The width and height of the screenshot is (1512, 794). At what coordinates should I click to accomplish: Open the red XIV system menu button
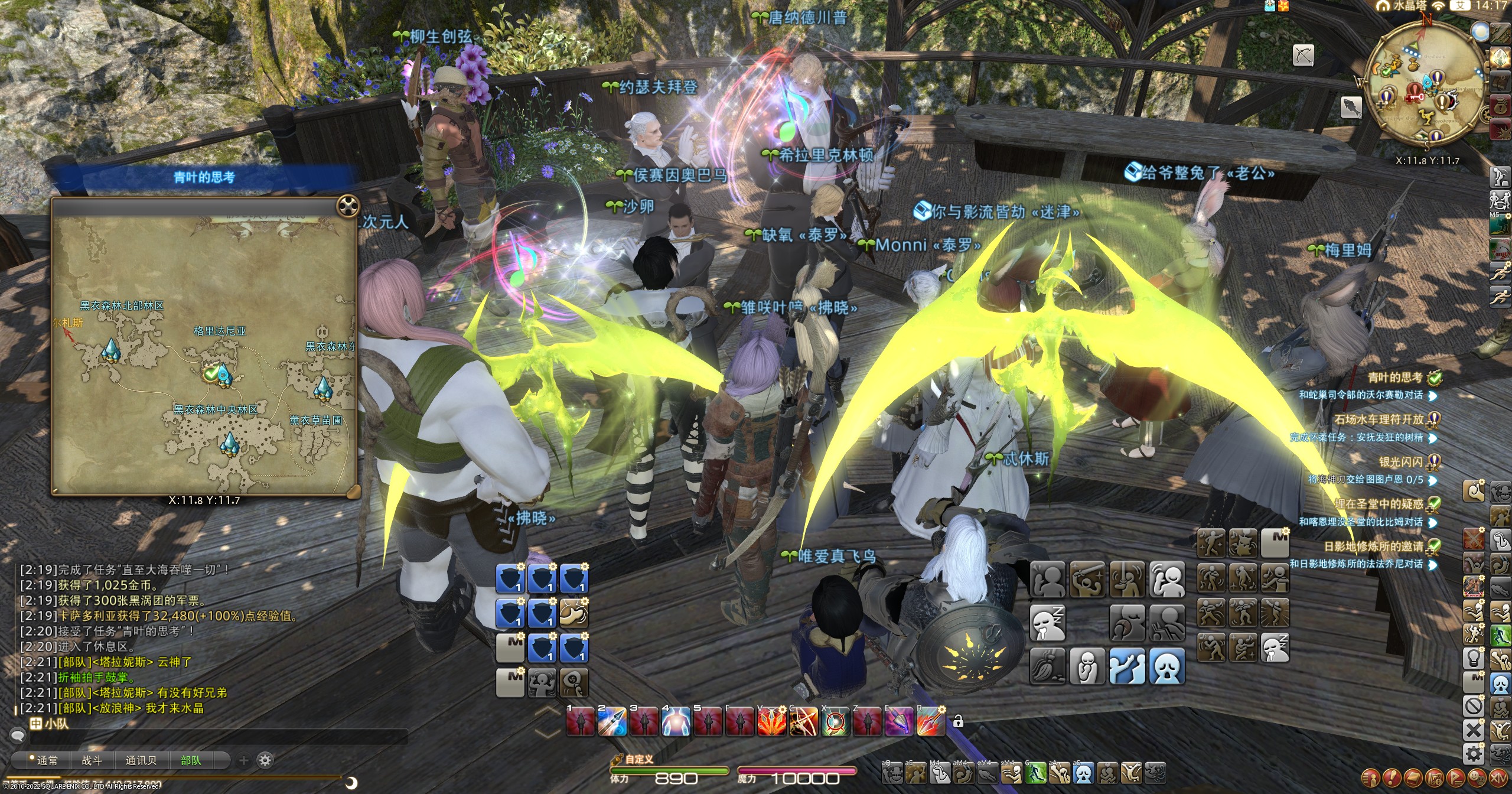click(x=1498, y=777)
